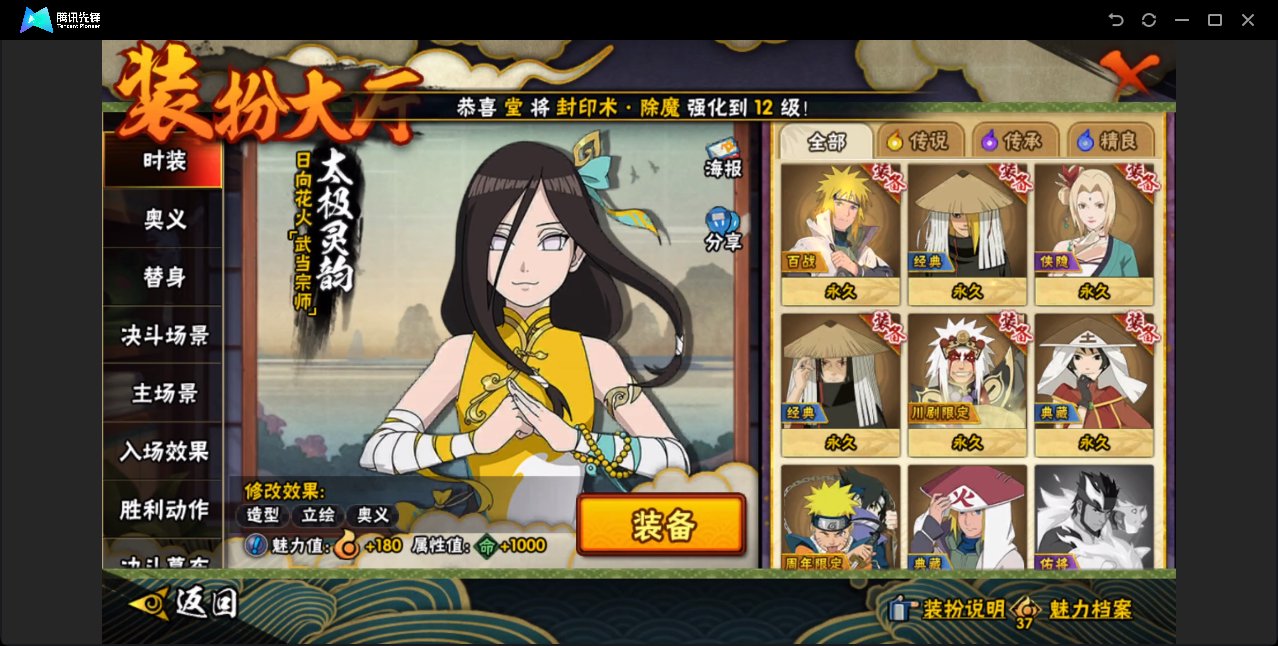Switch to the 传说 tab

(x=918, y=142)
